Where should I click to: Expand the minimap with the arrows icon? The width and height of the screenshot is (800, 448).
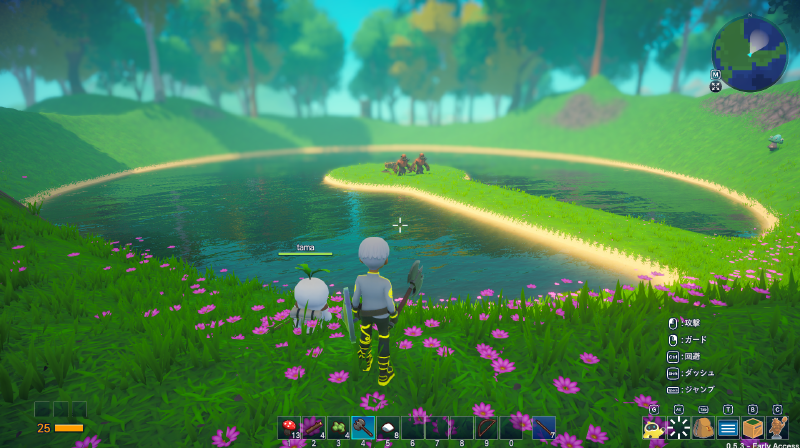click(716, 87)
